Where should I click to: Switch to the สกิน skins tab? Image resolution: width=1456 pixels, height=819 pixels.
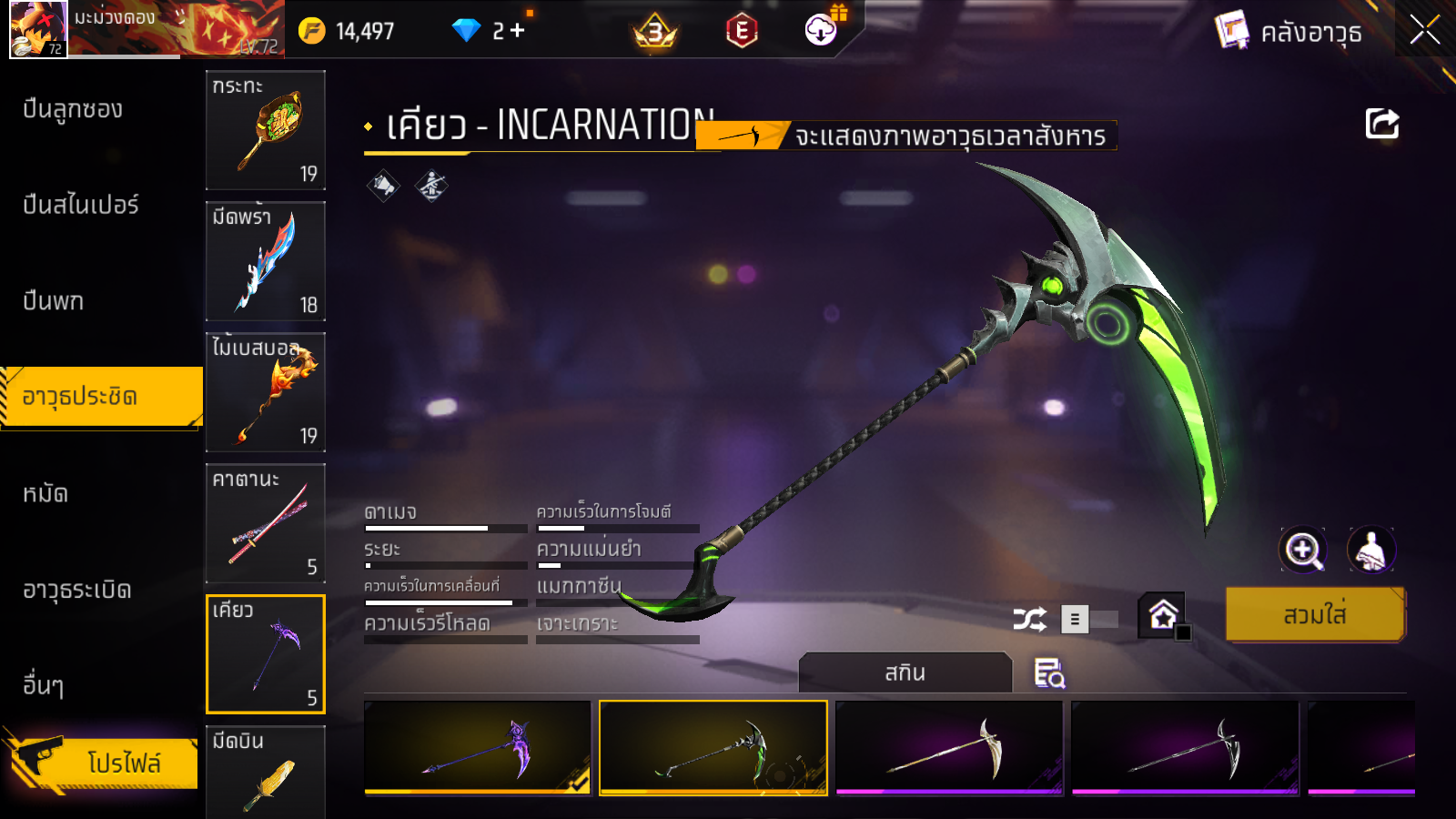[x=905, y=672]
